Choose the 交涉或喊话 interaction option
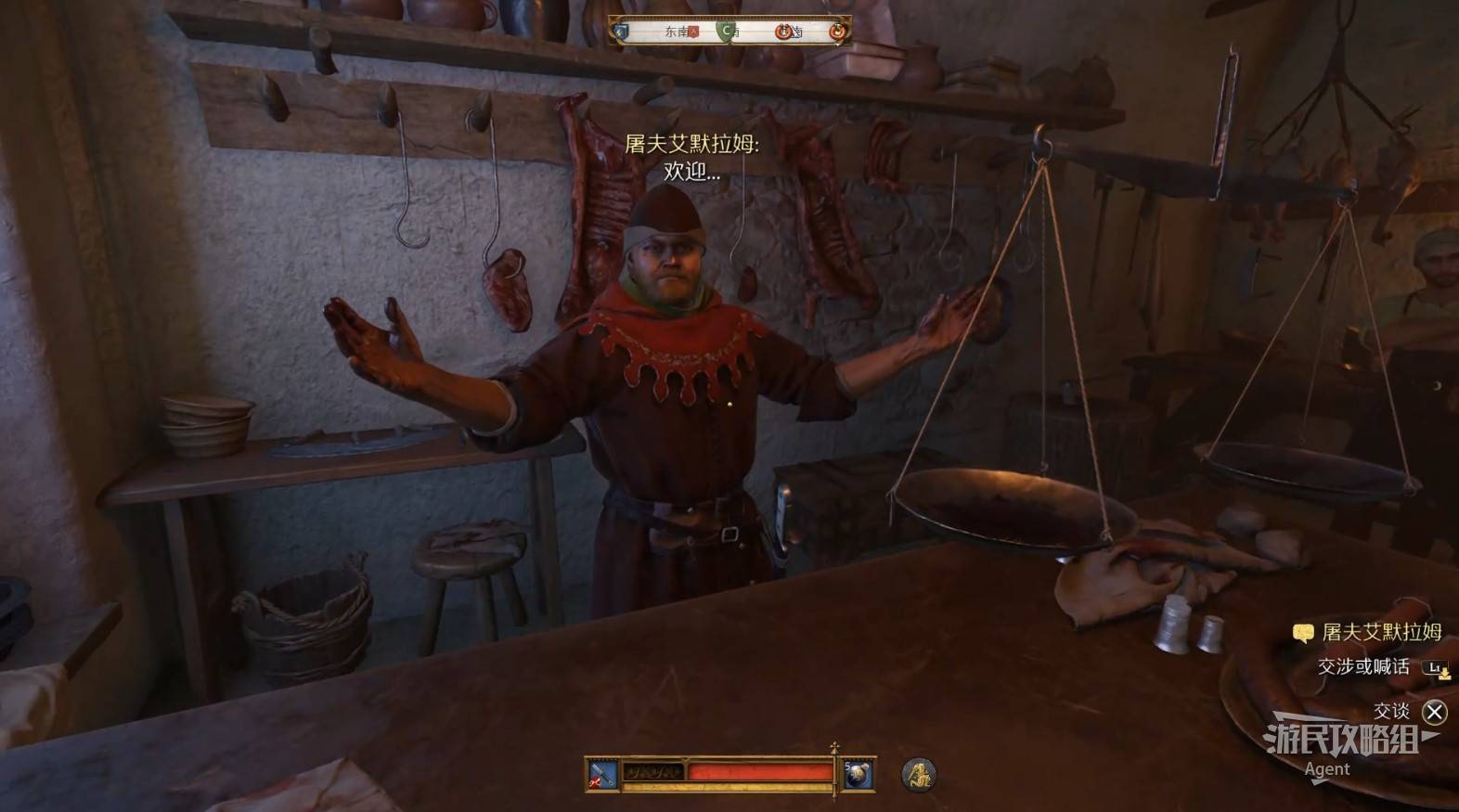The width and height of the screenshot is (1459, 812). tap(1362, 666)
